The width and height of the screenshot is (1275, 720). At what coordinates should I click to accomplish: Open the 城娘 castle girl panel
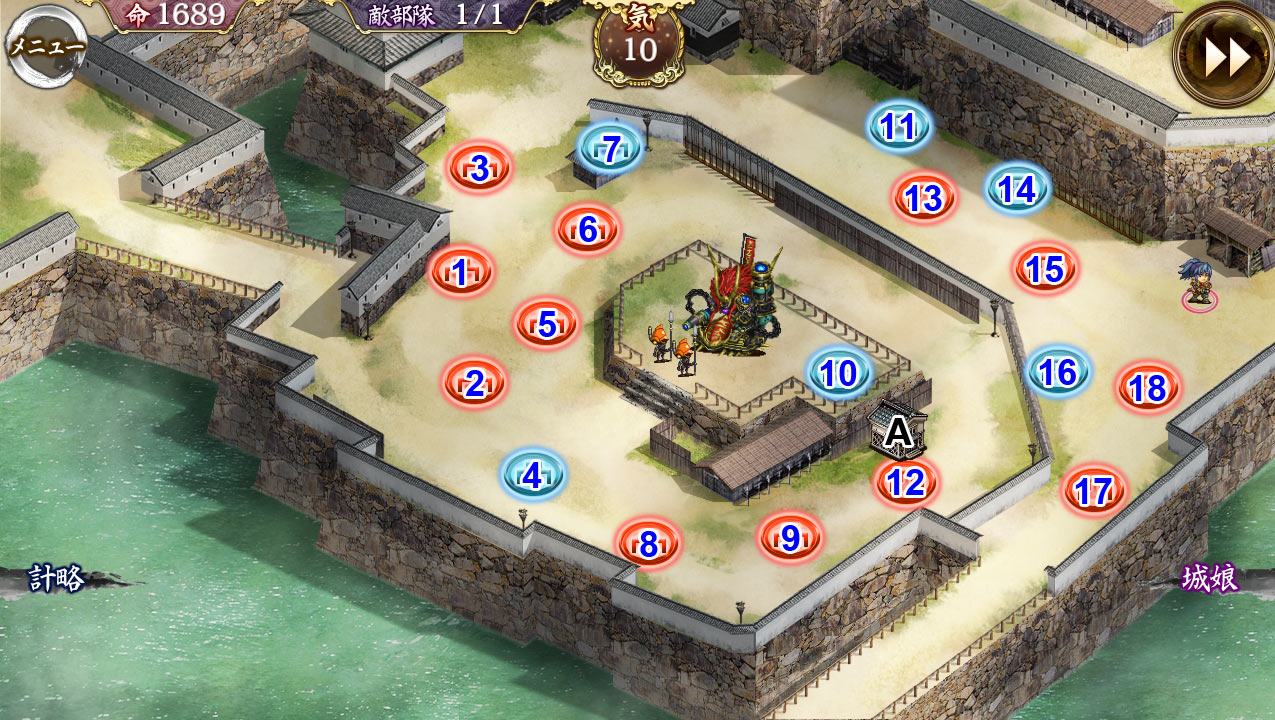pyautogui.click(x=1210, y=579)
